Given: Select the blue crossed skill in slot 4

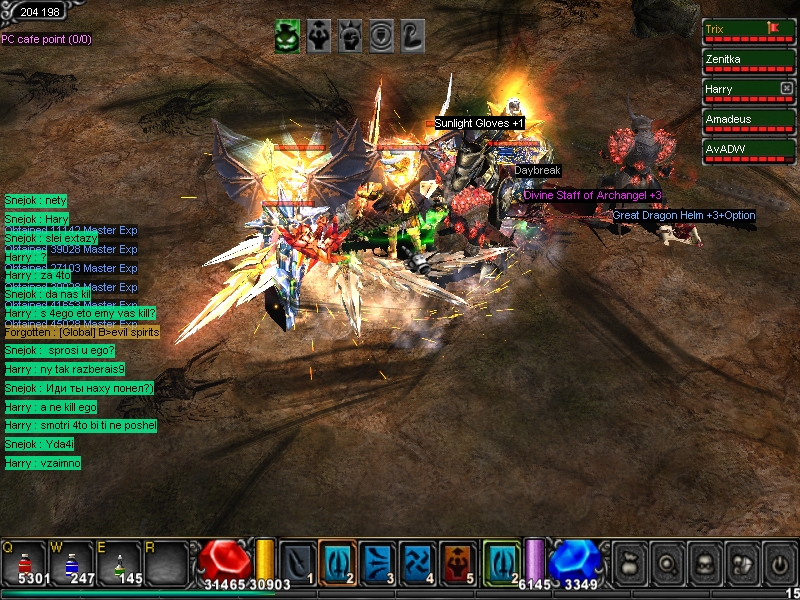Looking at the screenshot, I should pos(418,560).
